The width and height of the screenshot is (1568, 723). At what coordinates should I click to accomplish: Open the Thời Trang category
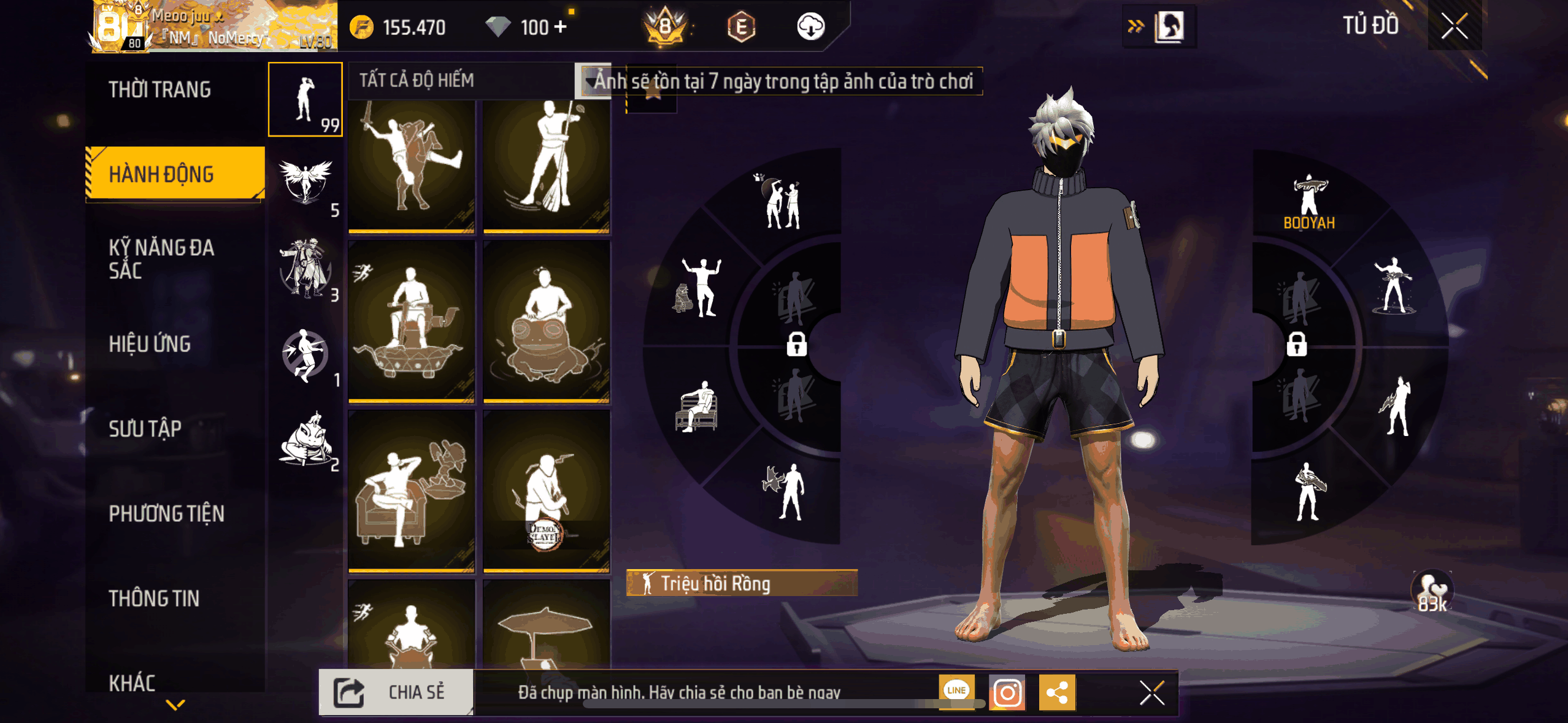click(159, 90)
